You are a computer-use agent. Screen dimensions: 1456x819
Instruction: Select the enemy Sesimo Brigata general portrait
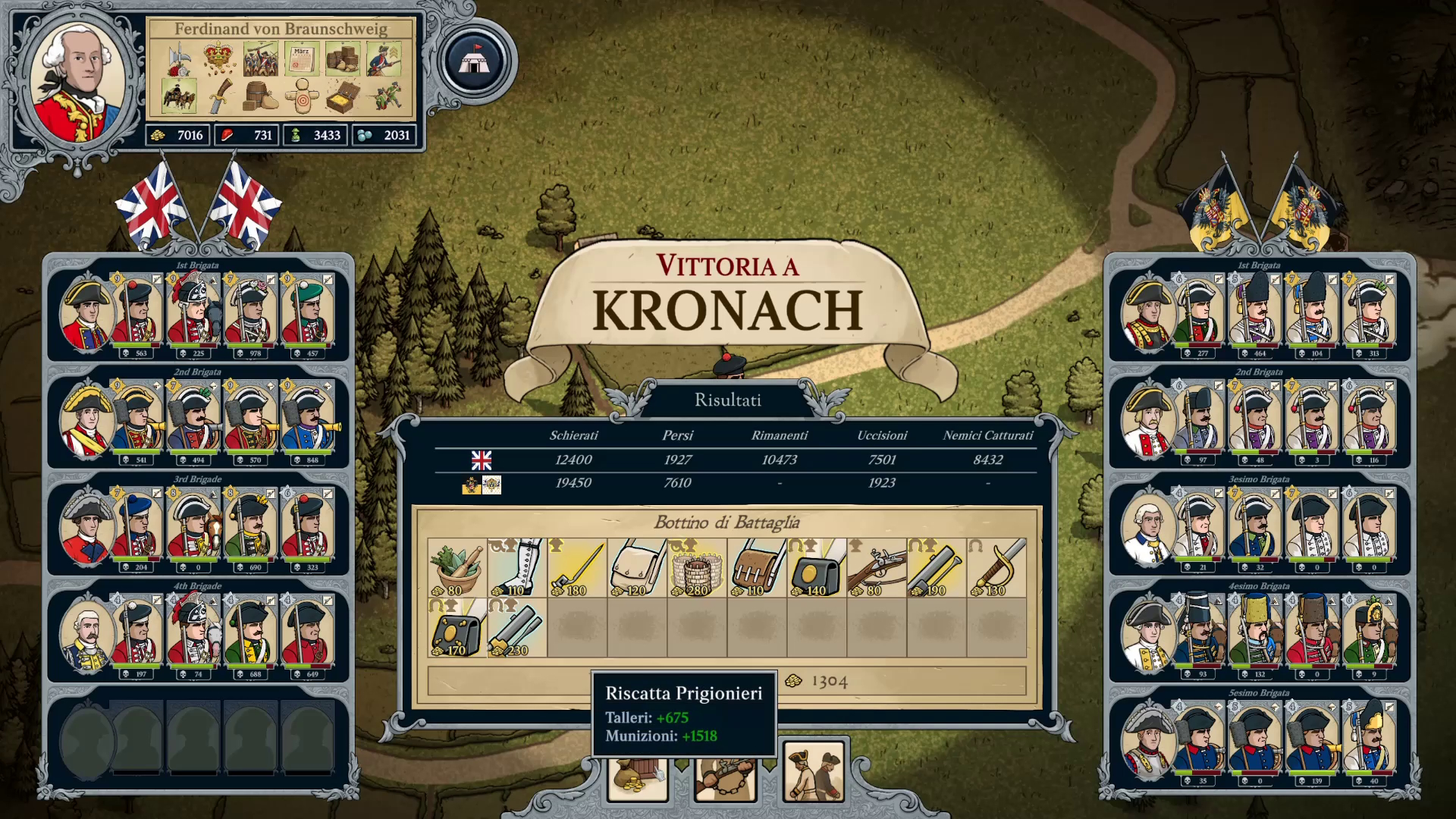(1147, 740)
